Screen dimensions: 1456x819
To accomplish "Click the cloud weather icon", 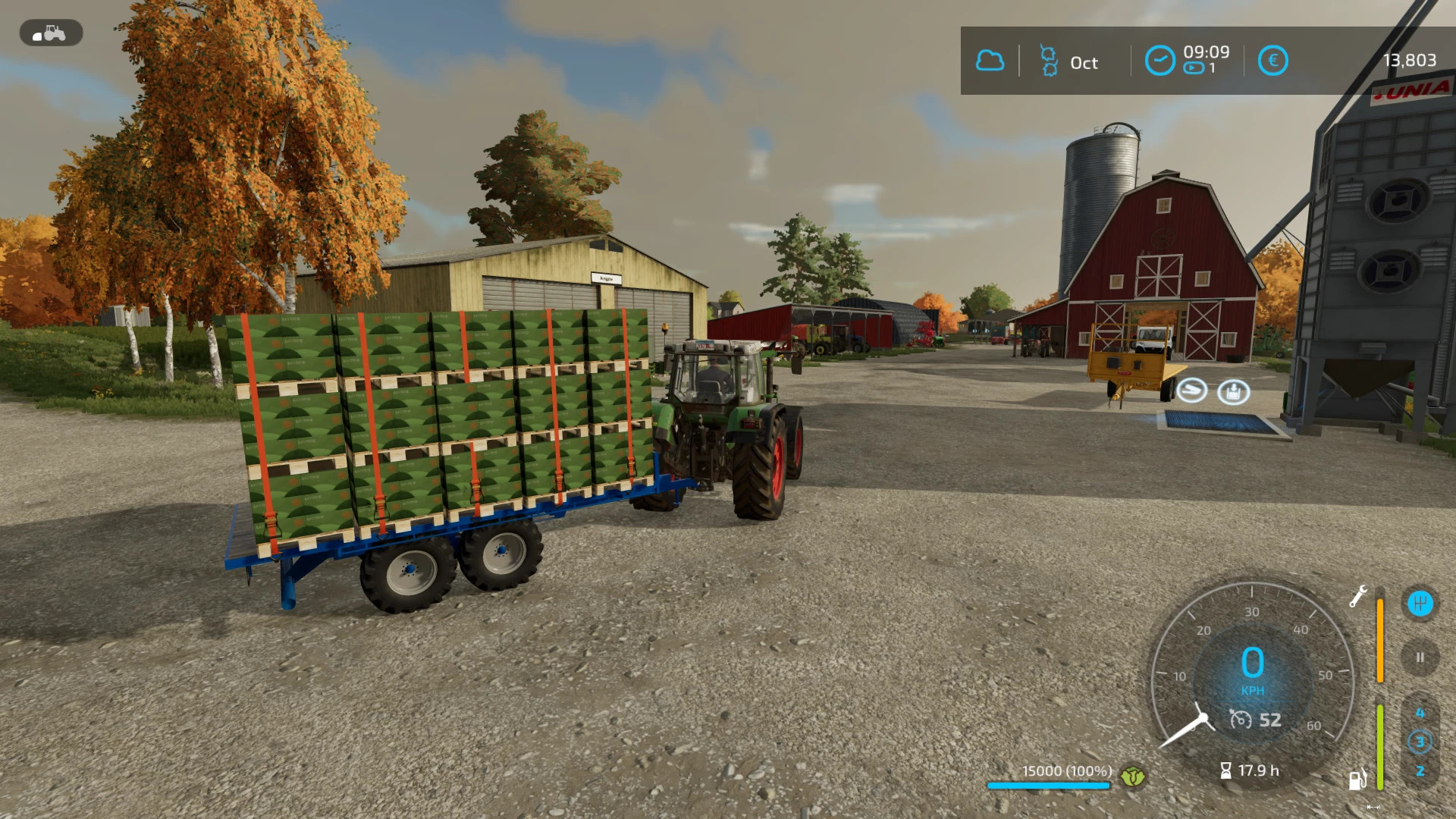I will [x=989, y=61].
